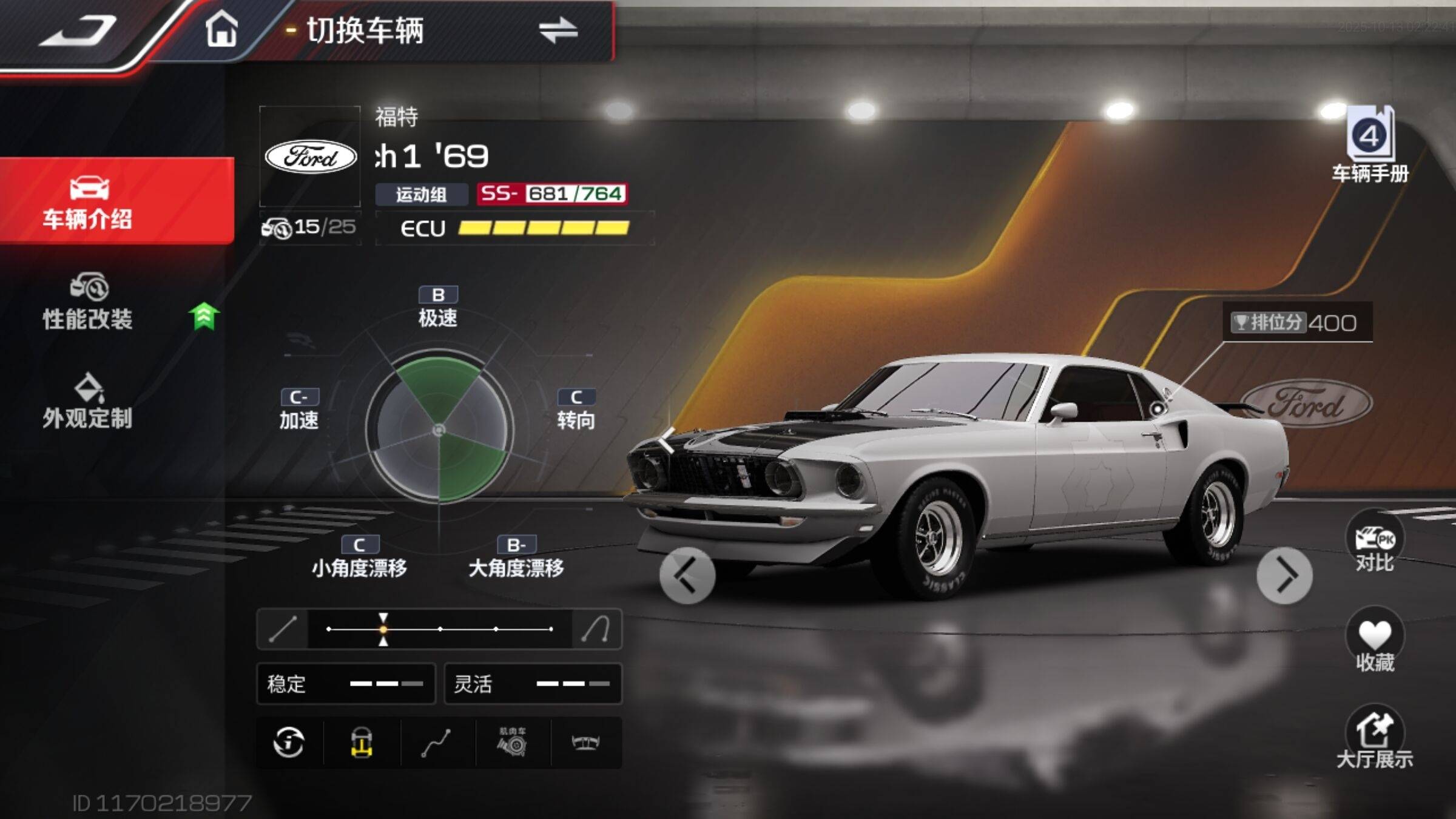Favorite this car with the 收藏 heart
1456x819 pixels.
pos(1374,642)
